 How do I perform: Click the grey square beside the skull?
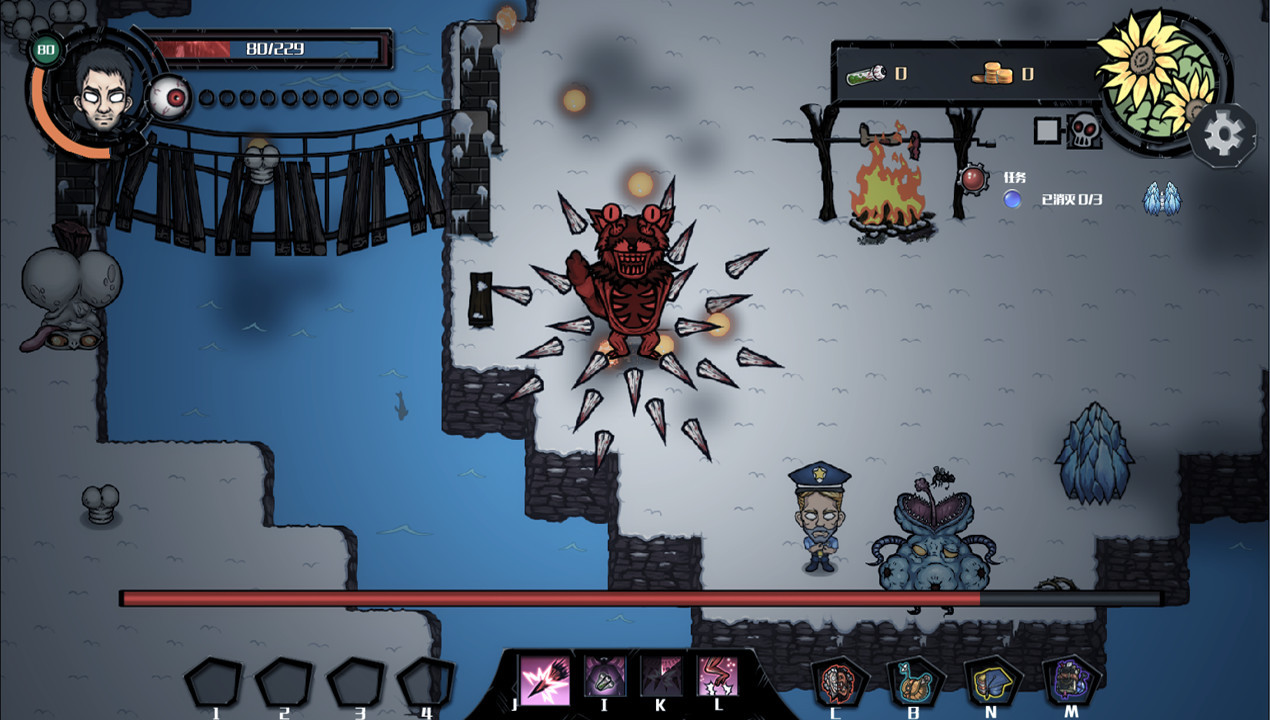tap(1046, 130)
